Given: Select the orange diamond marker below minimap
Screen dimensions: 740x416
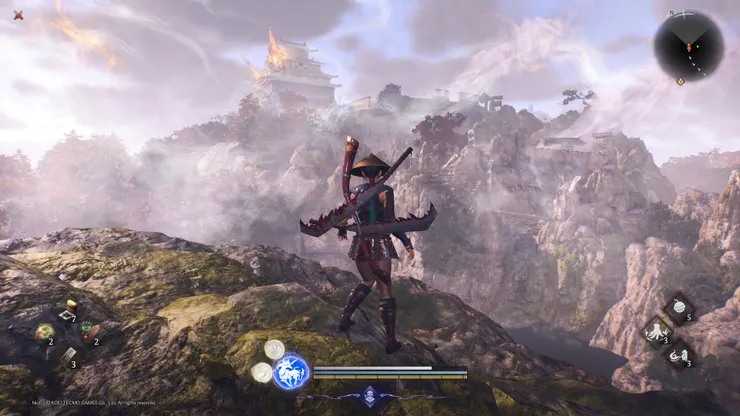Looking at the screenshot, I should click(x=681, y=82).
